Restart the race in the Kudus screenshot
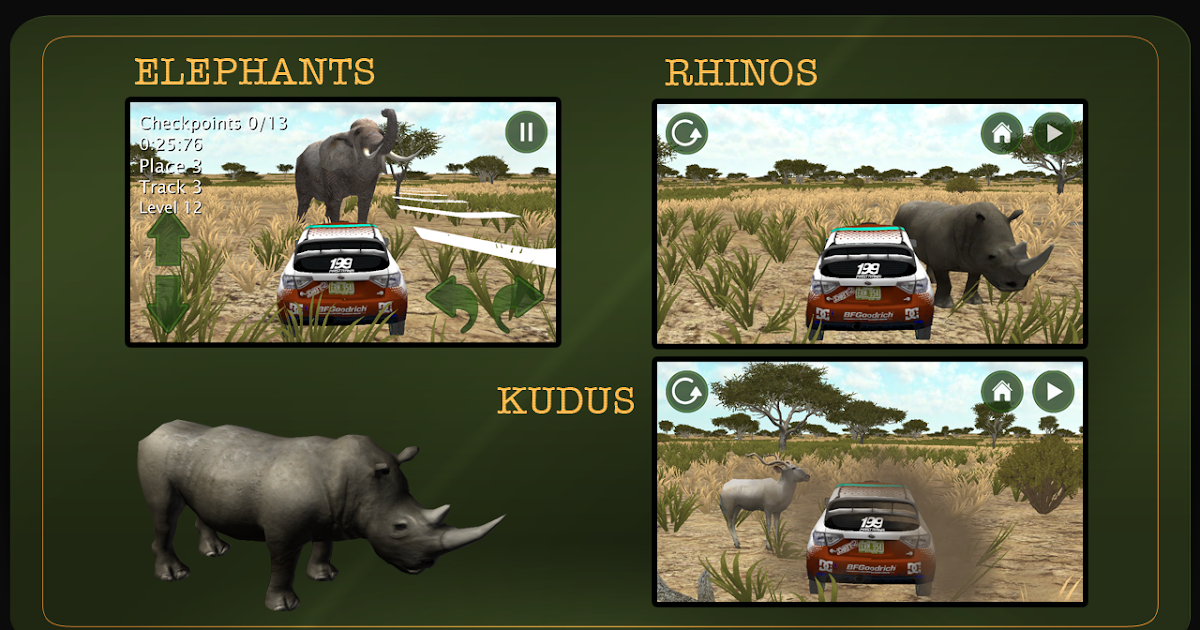The height and width of the screenshot is (630, 1200). (x=687, y=392)
